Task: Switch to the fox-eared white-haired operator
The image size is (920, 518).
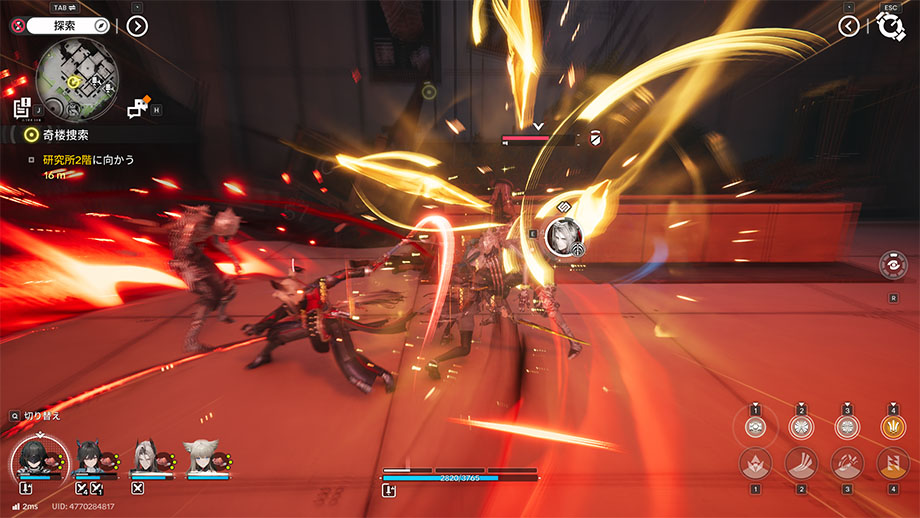Action: pos(200,458)
